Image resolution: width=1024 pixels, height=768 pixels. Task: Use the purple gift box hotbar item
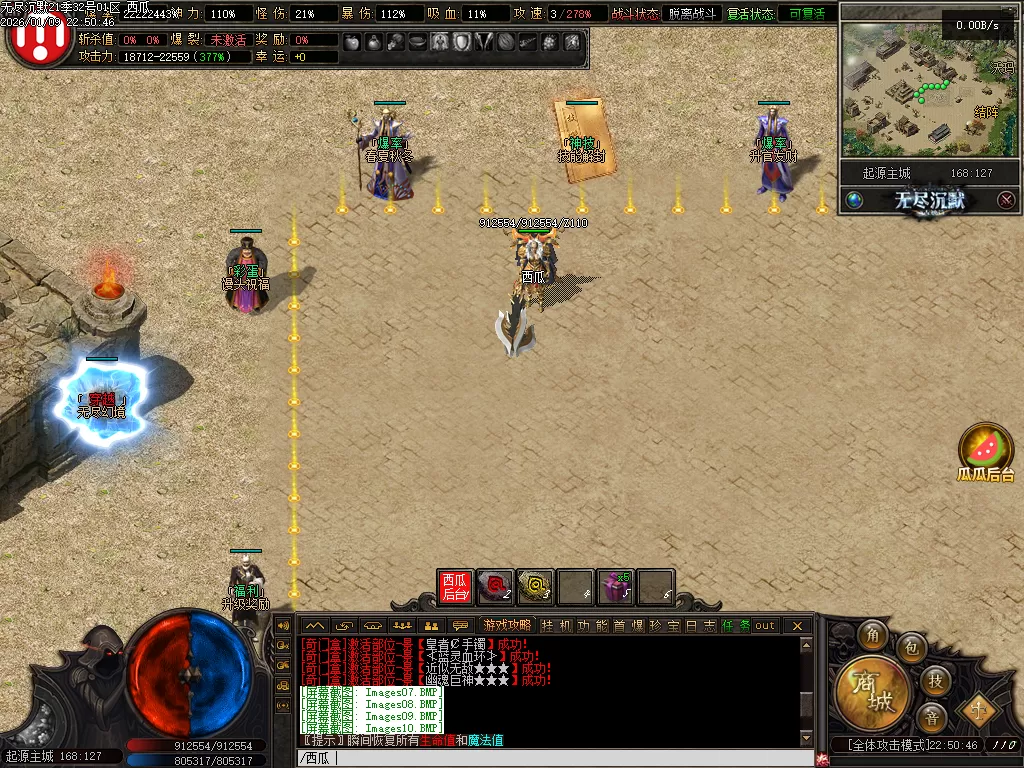pos(615,587)
